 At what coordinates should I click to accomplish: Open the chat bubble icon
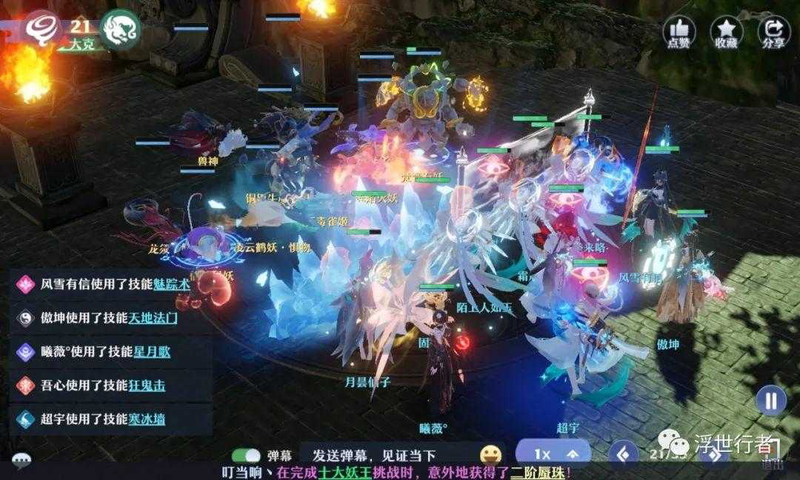pyautogui.click(x=21, y=461)
